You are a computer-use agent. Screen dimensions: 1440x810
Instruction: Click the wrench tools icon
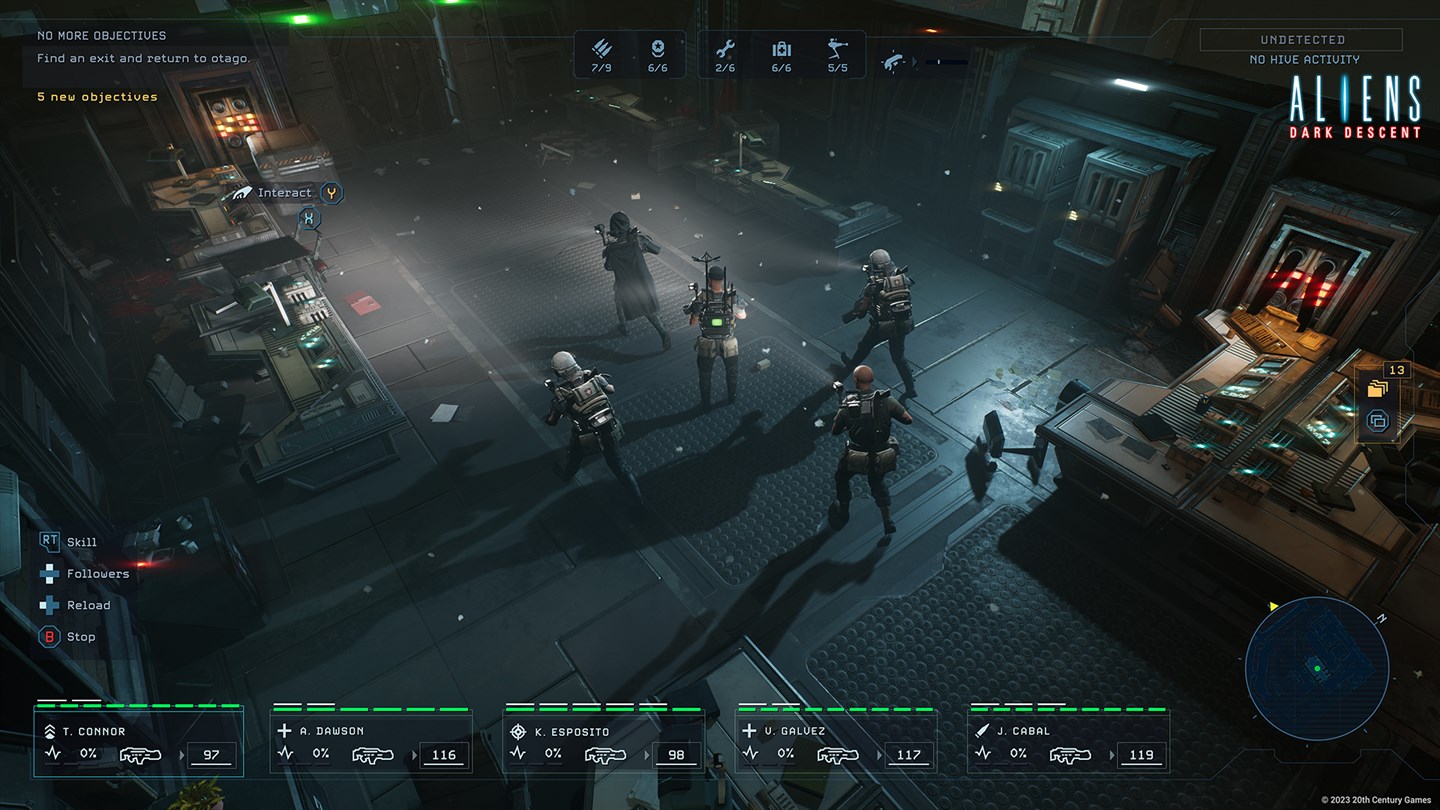click(725, 49)
